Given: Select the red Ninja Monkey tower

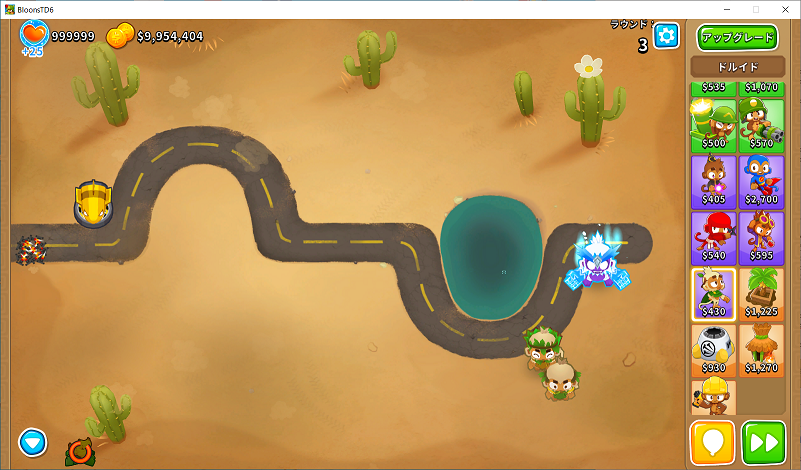Looking at the screenshot, I should (x=713, y=237).
